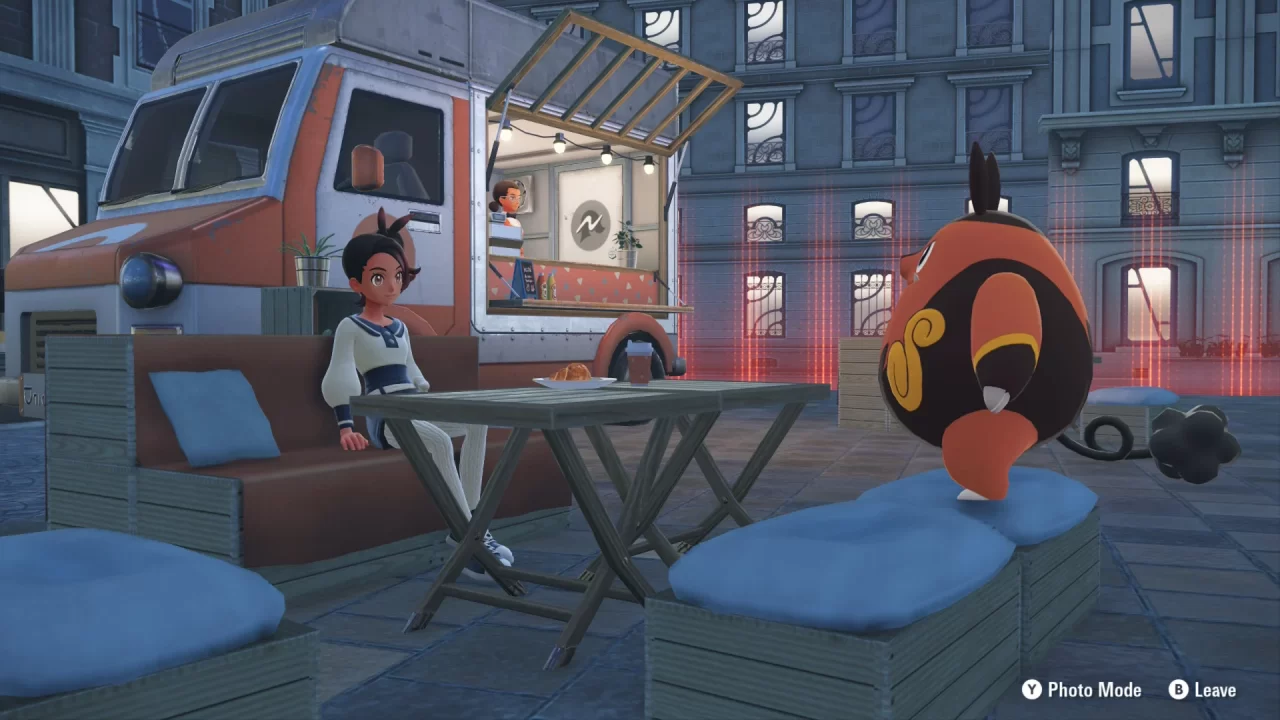The width and height of the screenshot is (1280, 720).
Task: Click the Photo Mode label text
Action: click(1095, 690)
